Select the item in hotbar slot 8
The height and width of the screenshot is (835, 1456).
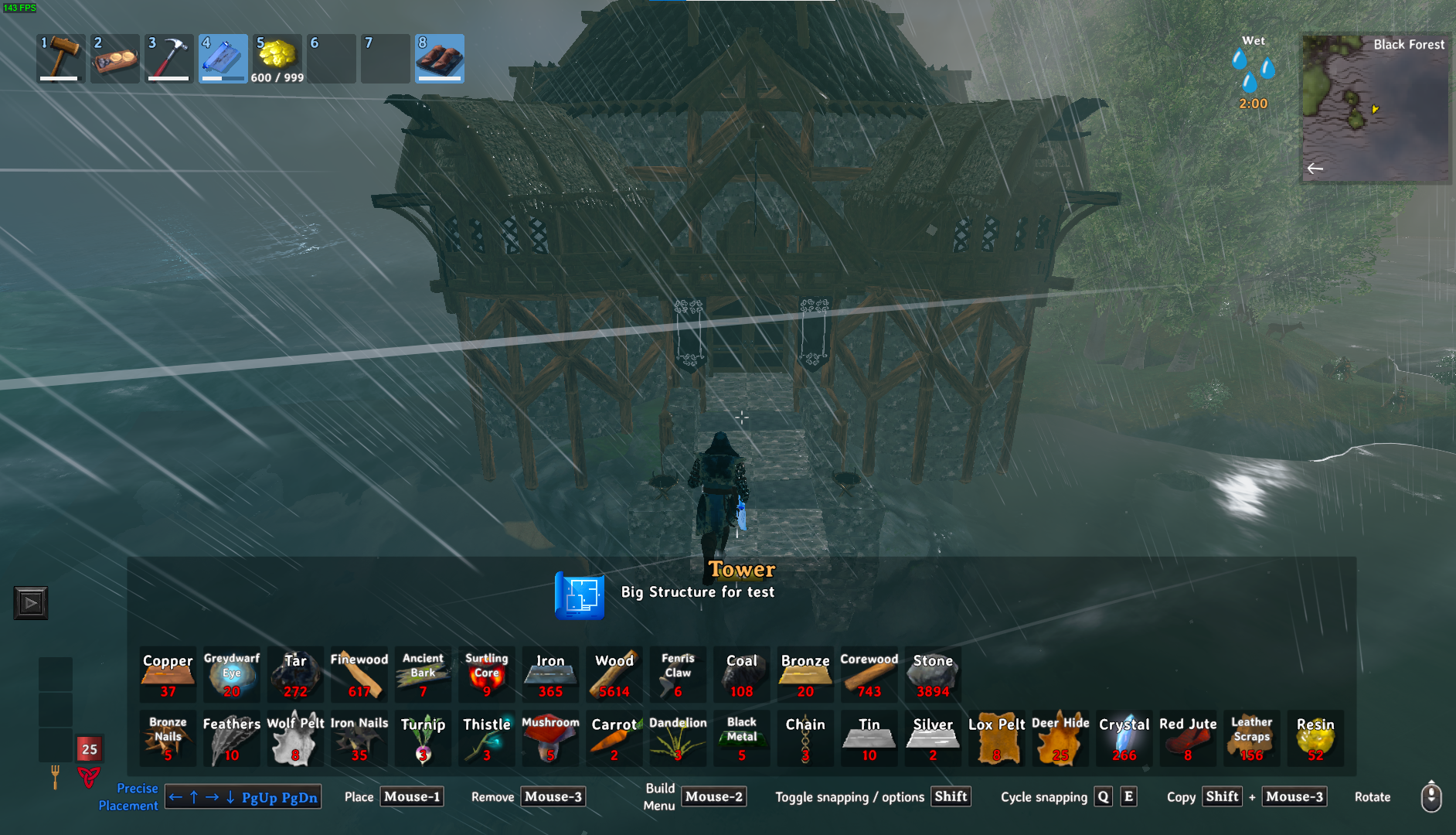coord(440,58)
